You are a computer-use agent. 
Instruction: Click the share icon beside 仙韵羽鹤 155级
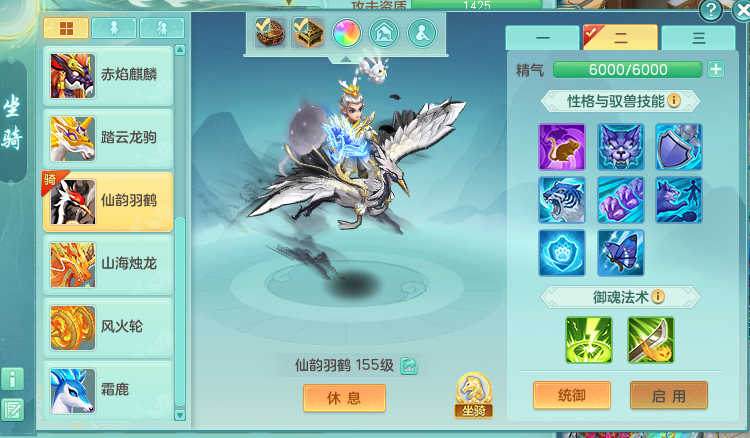point(409,366)
